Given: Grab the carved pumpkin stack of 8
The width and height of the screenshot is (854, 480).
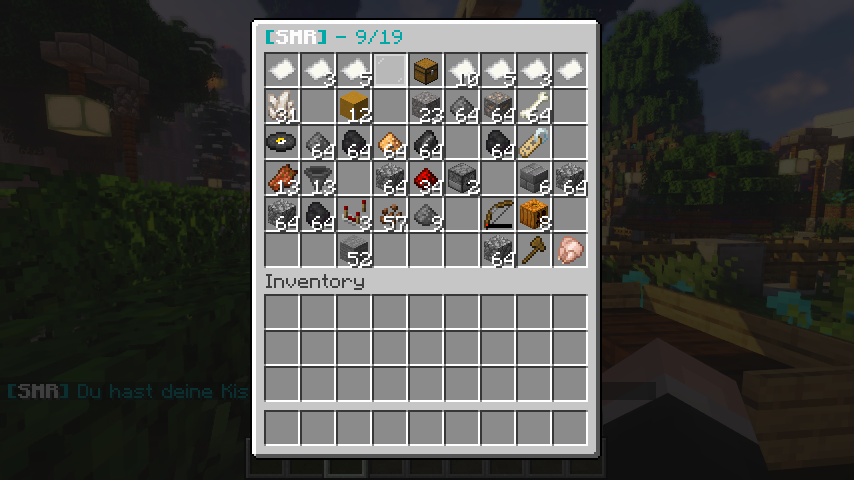Looking at the screenshot, I should [x=535, y=214].
